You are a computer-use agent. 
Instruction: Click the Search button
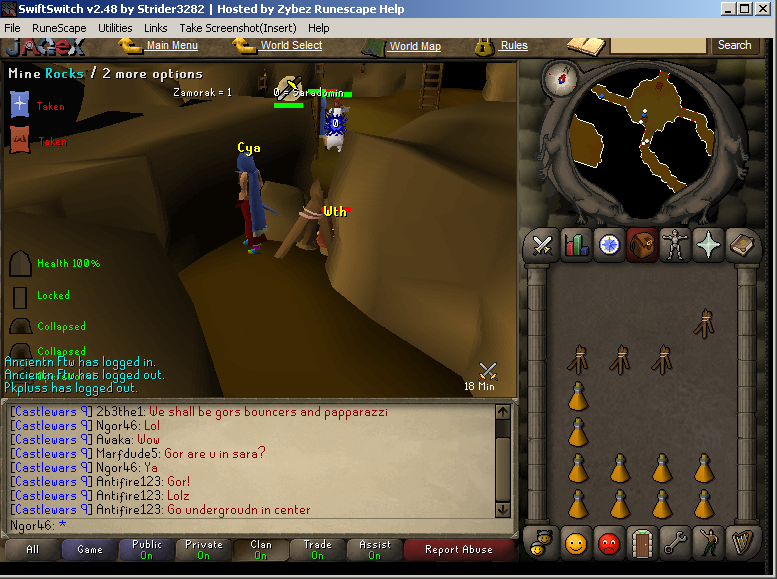pos(734,45)
